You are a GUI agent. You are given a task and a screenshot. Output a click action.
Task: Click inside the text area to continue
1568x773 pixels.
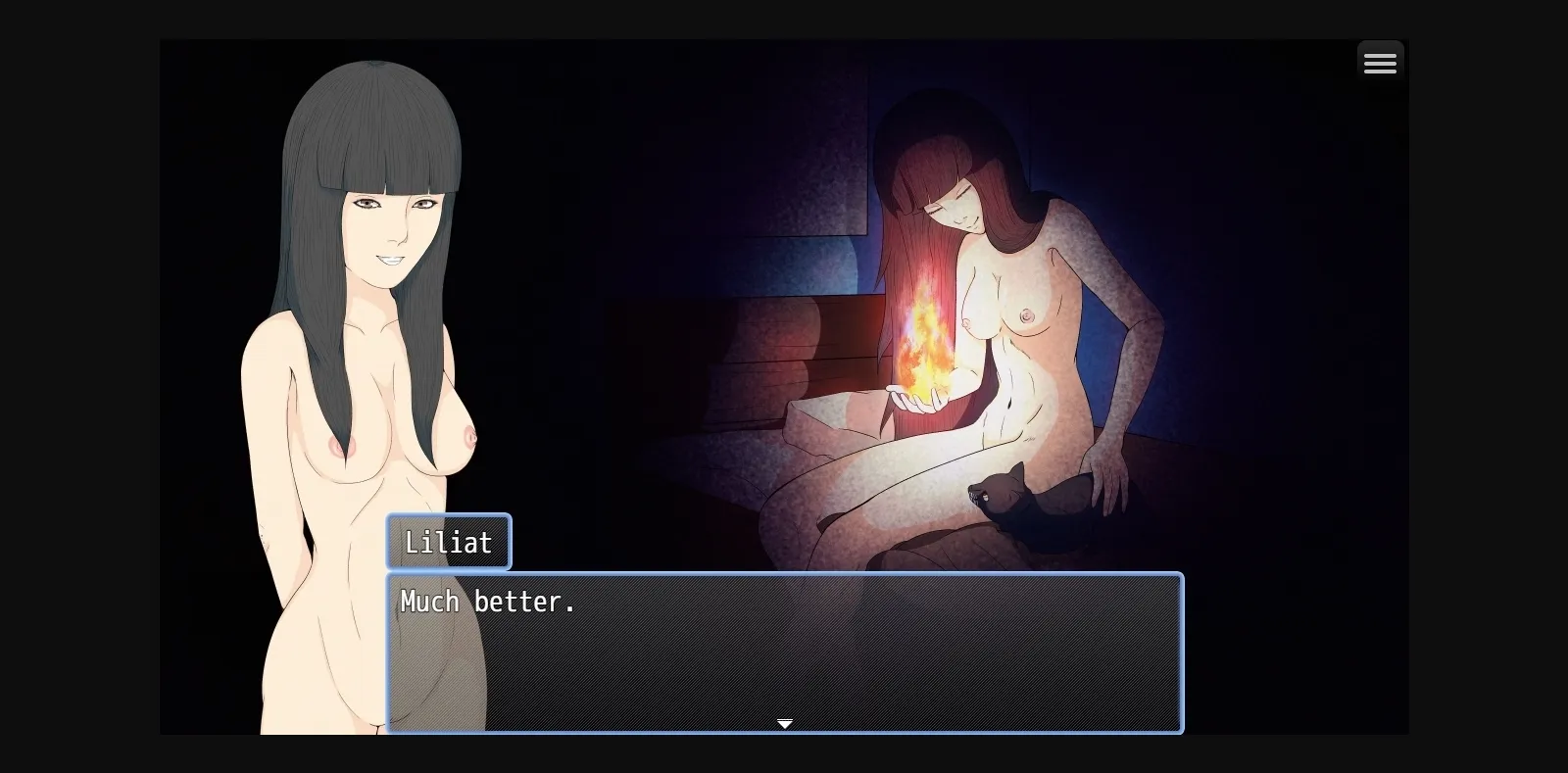784,652
